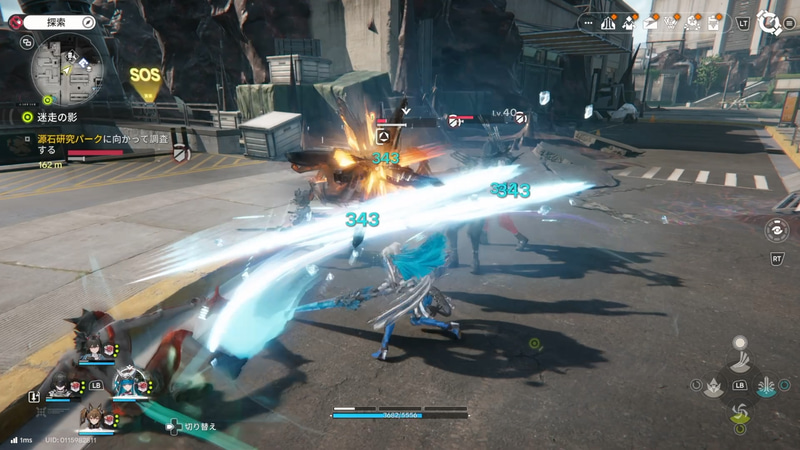The width and height of the screenshot is (800, 450).
Task: Select the 迷走の影 quest tracker
Action: point(52,117)
